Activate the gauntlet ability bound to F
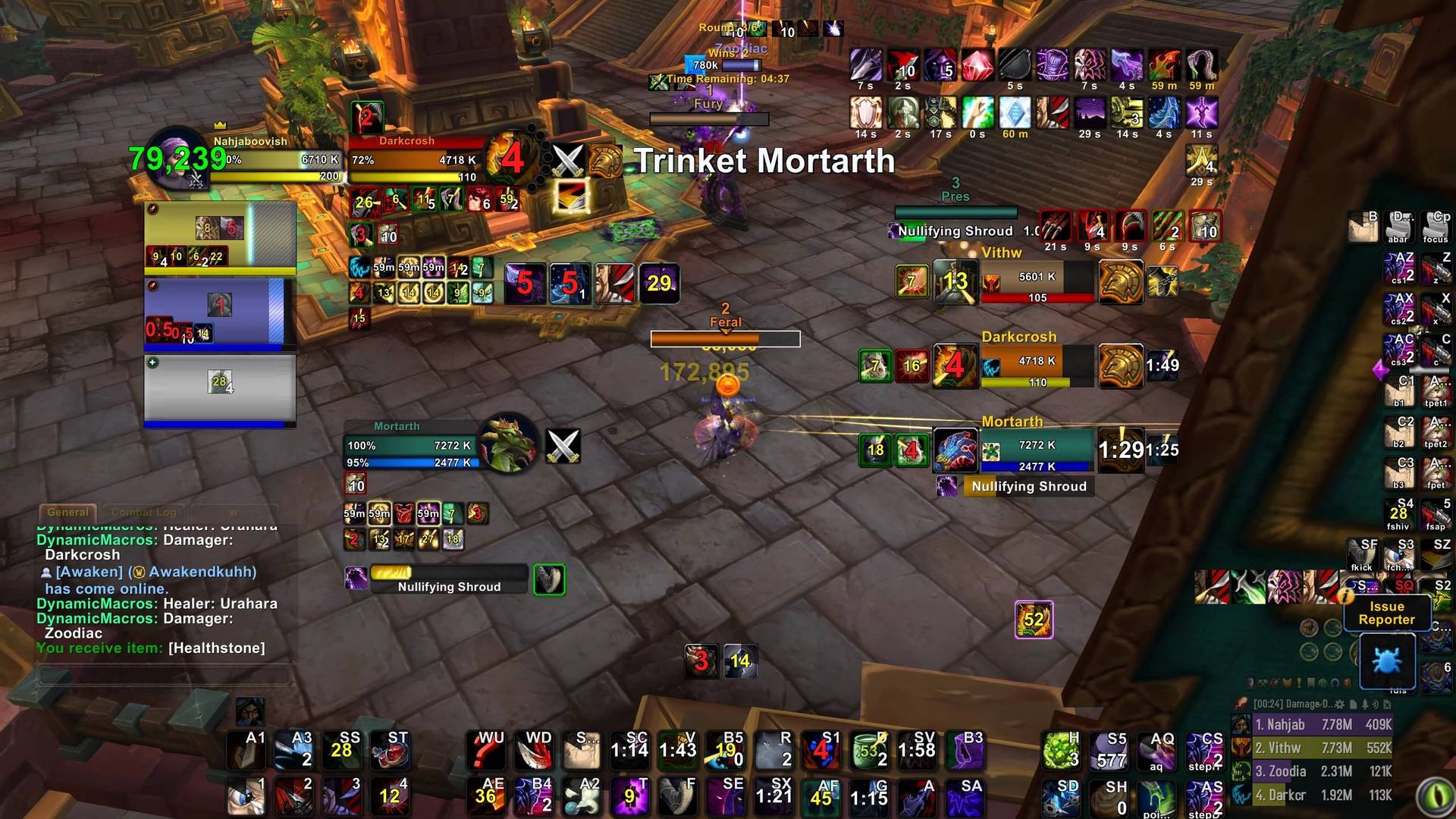1456x819 pixels. click(x=679, y=797)
